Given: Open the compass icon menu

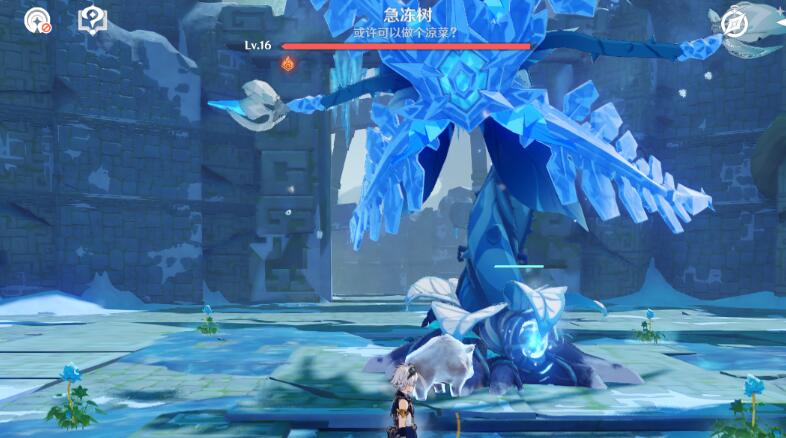Looking at the screenshot, I should click(736, 23).
